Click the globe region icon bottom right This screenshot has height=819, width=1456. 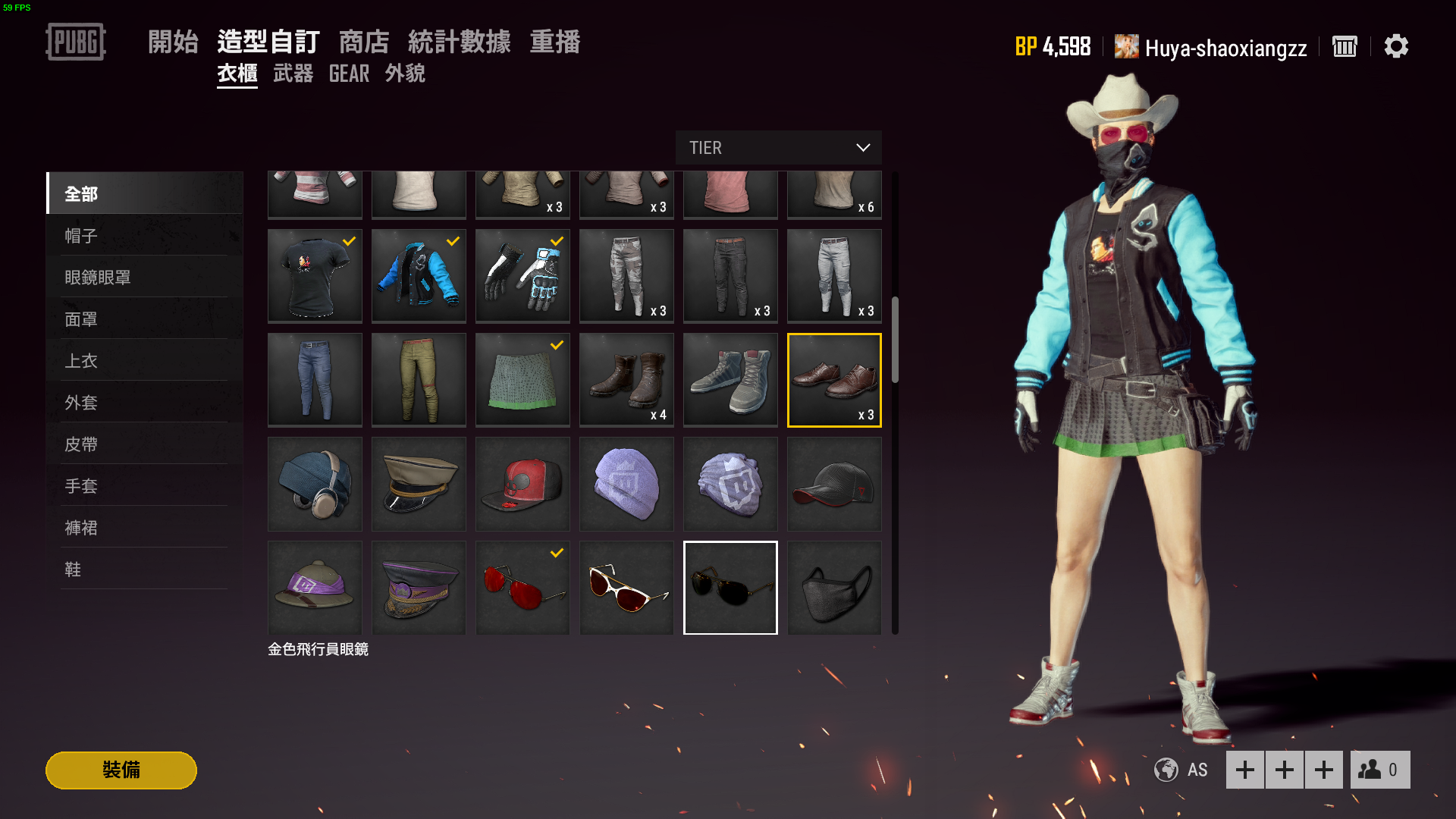click(1165, 770)
